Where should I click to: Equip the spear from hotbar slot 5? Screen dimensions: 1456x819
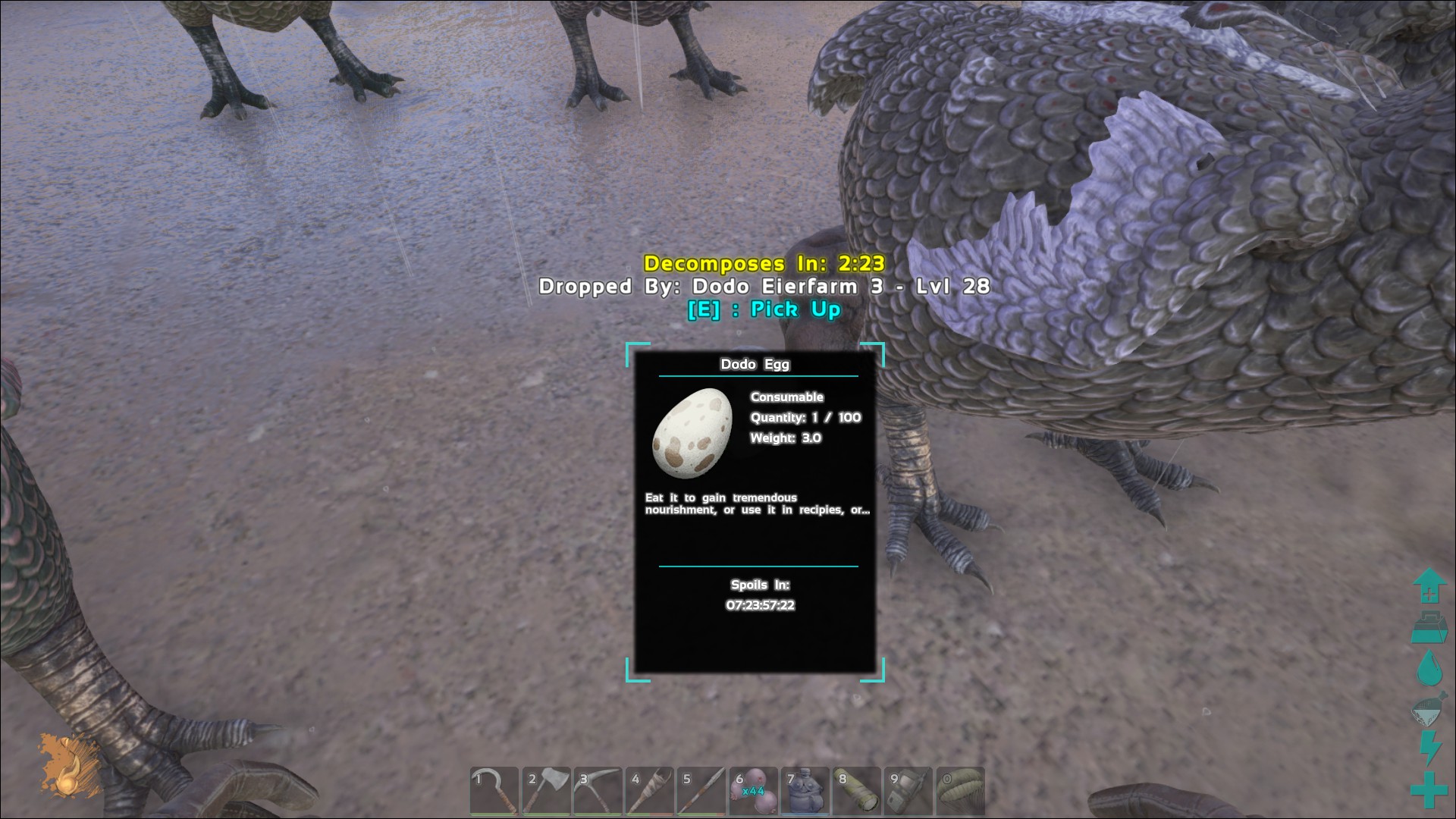[x=701, y=792]
